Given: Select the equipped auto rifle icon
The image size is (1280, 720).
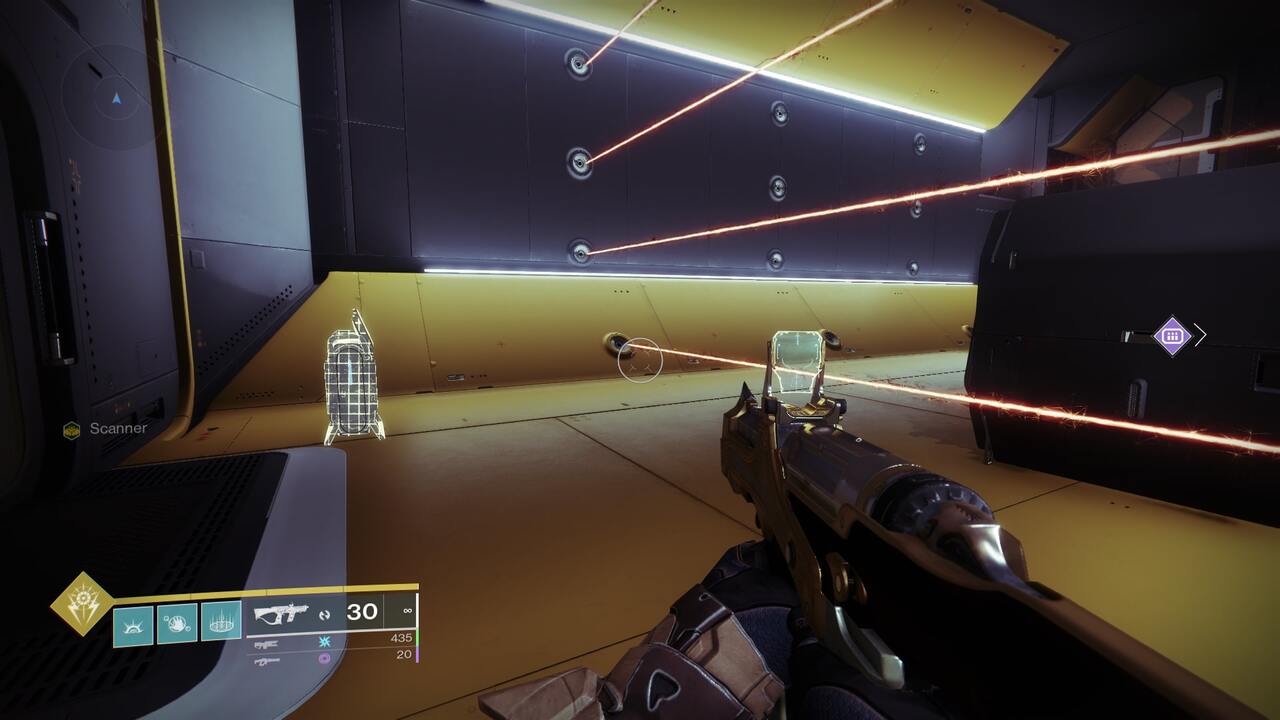Looking at the screenshot, I should click(x=283, y=614).
